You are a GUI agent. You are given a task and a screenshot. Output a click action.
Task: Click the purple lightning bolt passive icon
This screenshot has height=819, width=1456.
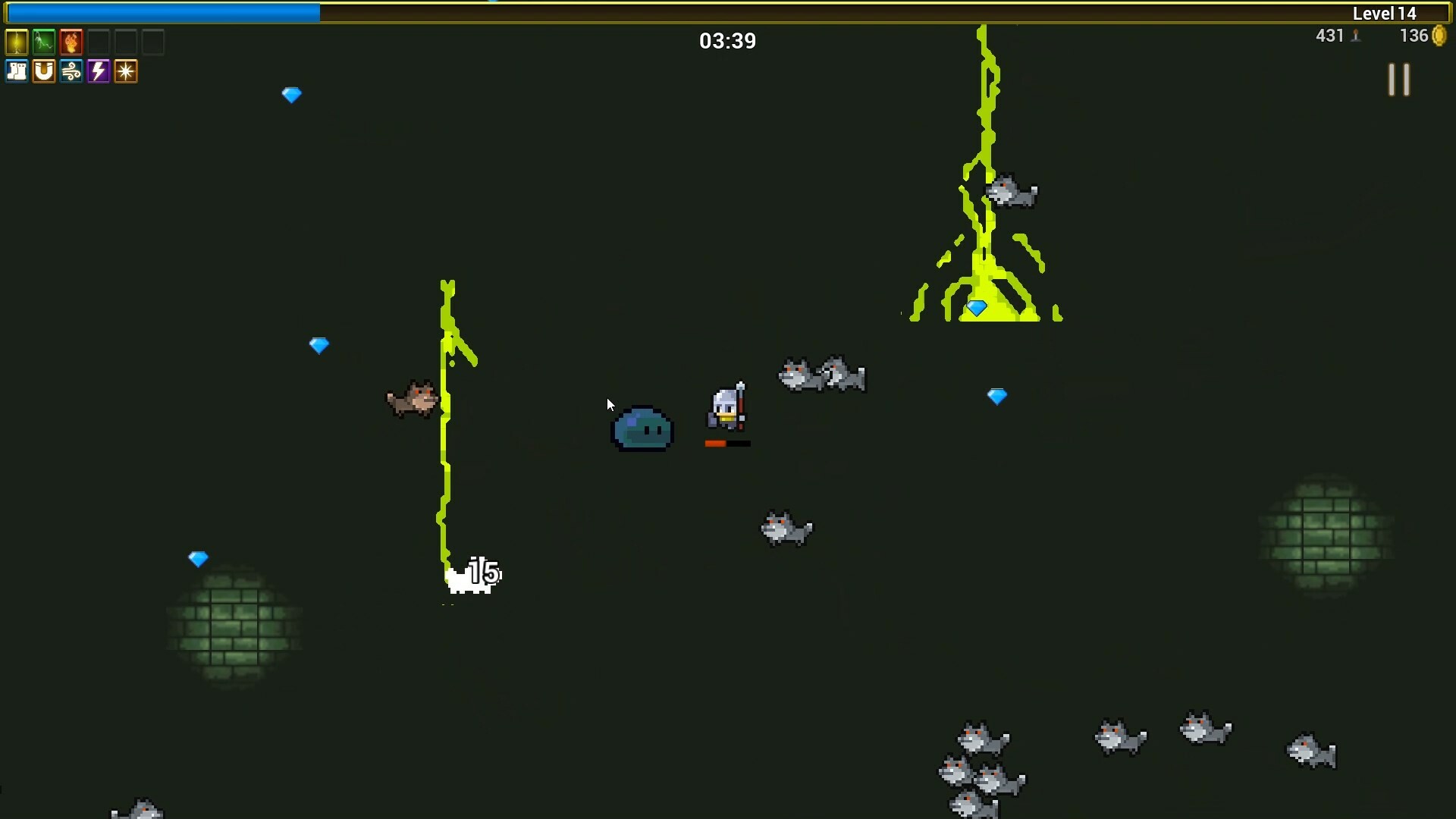point(98,71)
